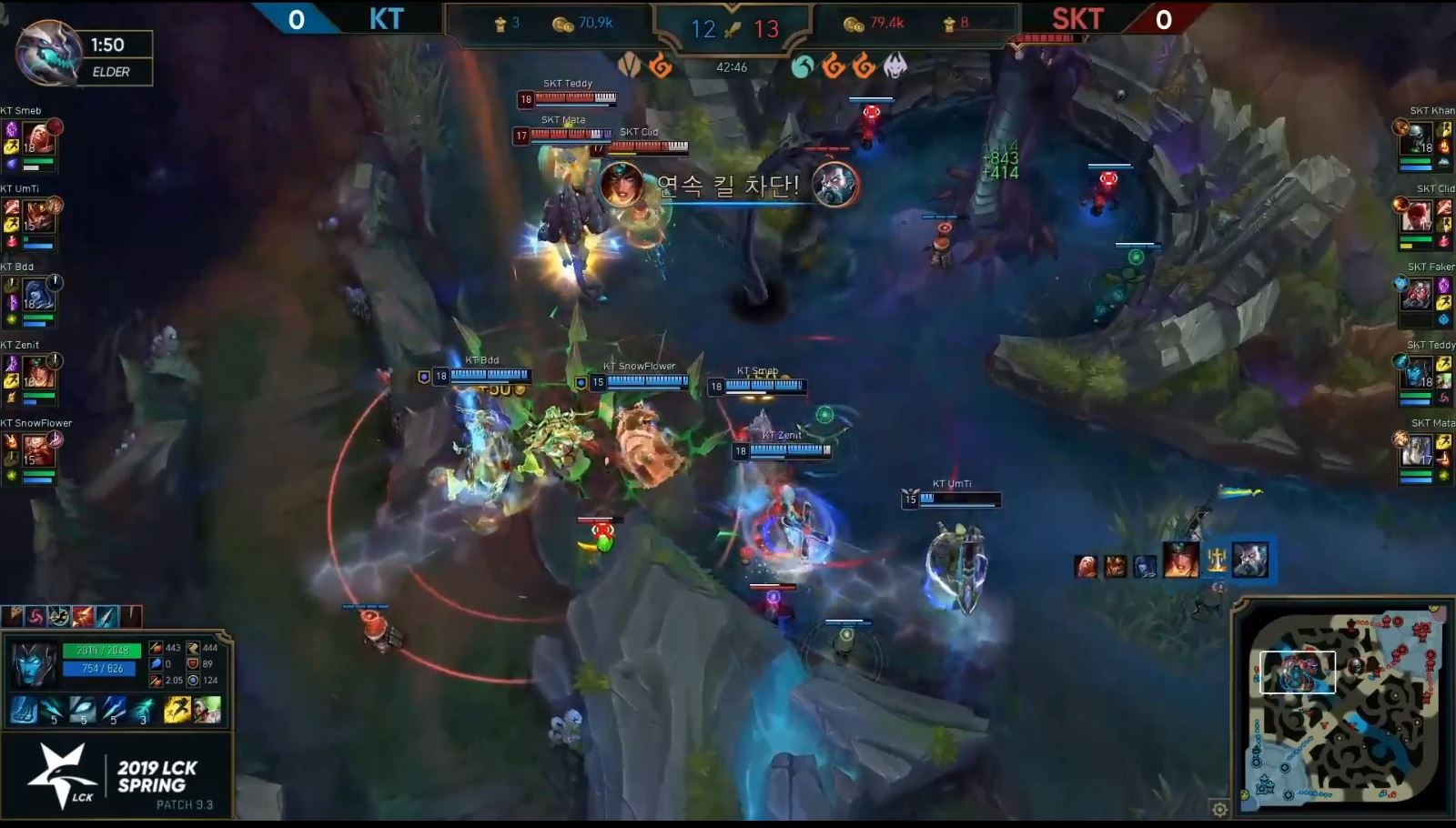Screen dimensions: 1456x828
Task: Select Kalista's Pierce ability icon
Action: 54,710
